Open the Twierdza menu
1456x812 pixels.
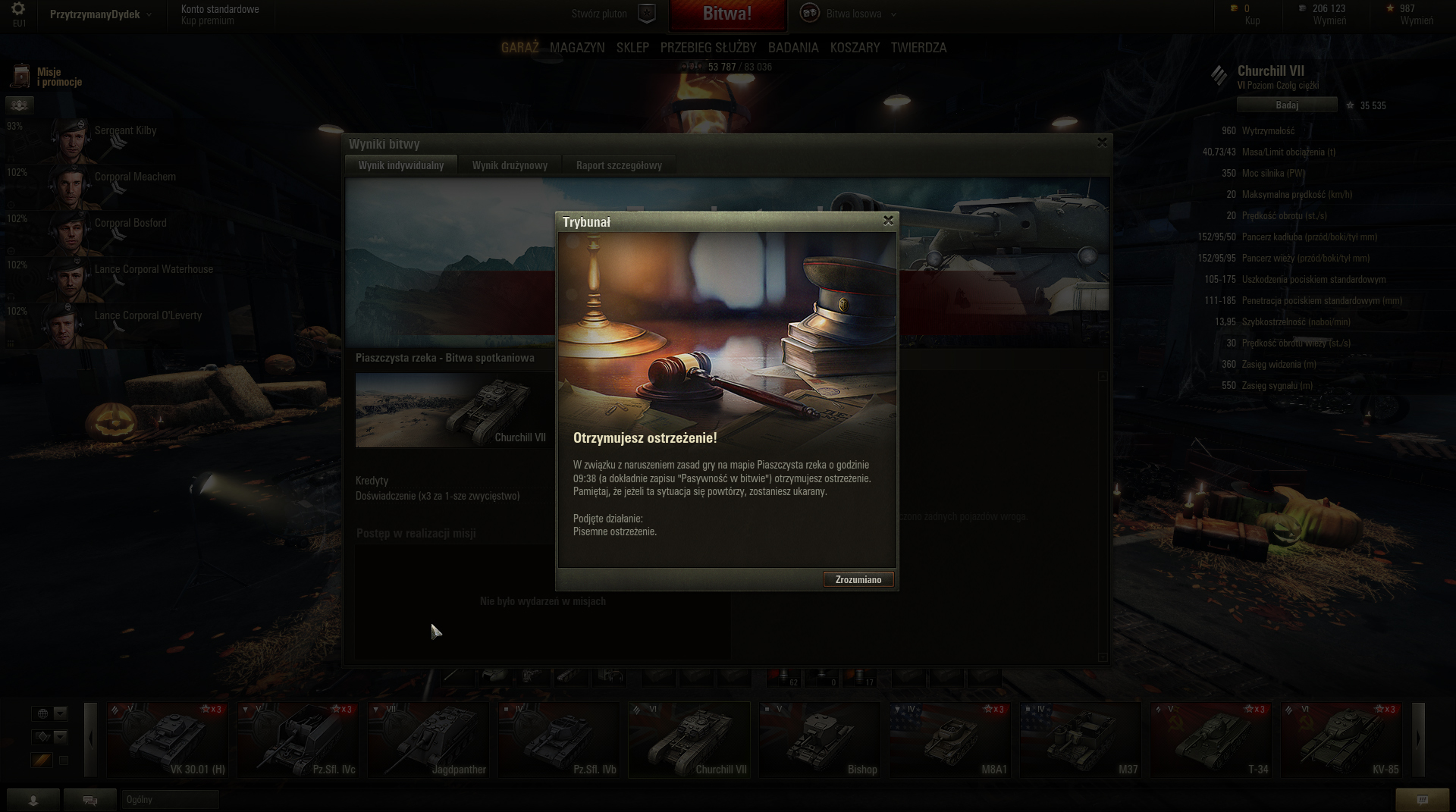918,48
